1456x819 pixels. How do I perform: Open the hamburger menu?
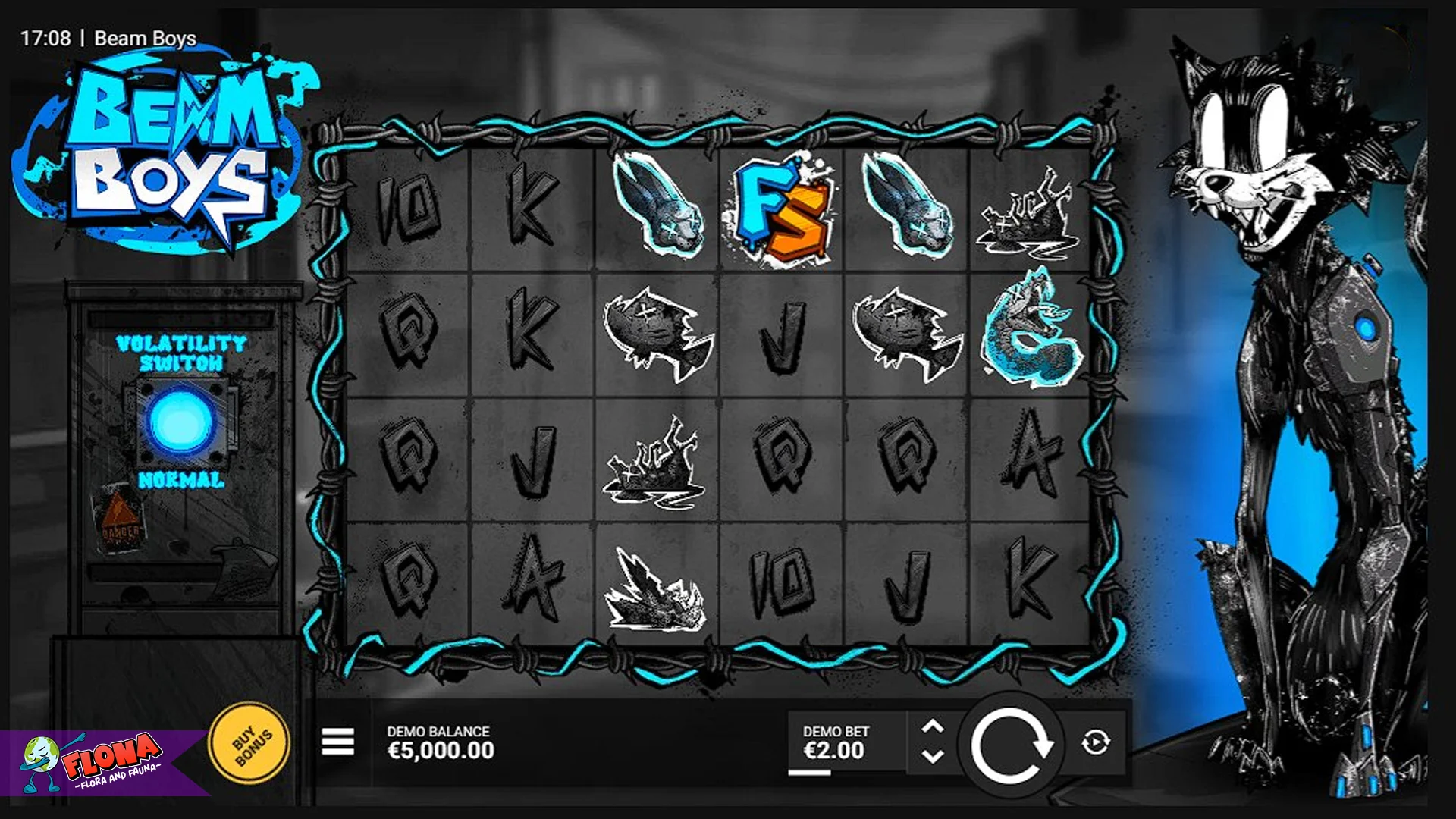(337, 742)
